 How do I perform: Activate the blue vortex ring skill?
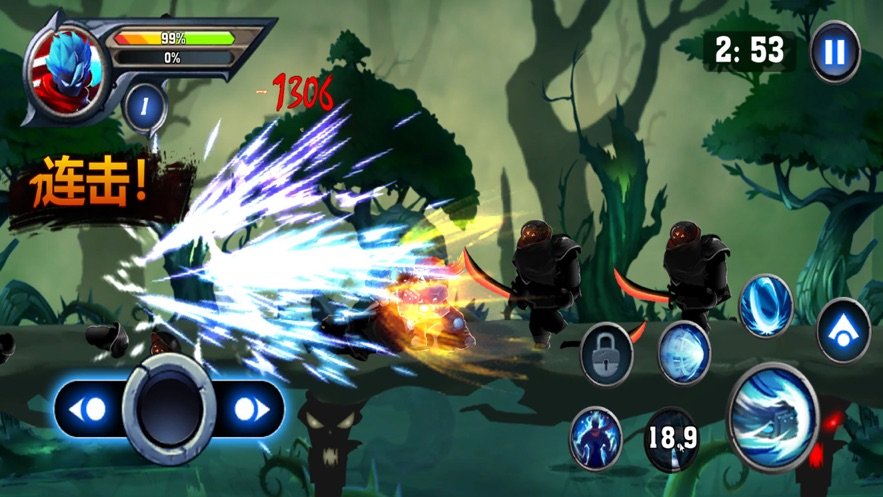765,305
